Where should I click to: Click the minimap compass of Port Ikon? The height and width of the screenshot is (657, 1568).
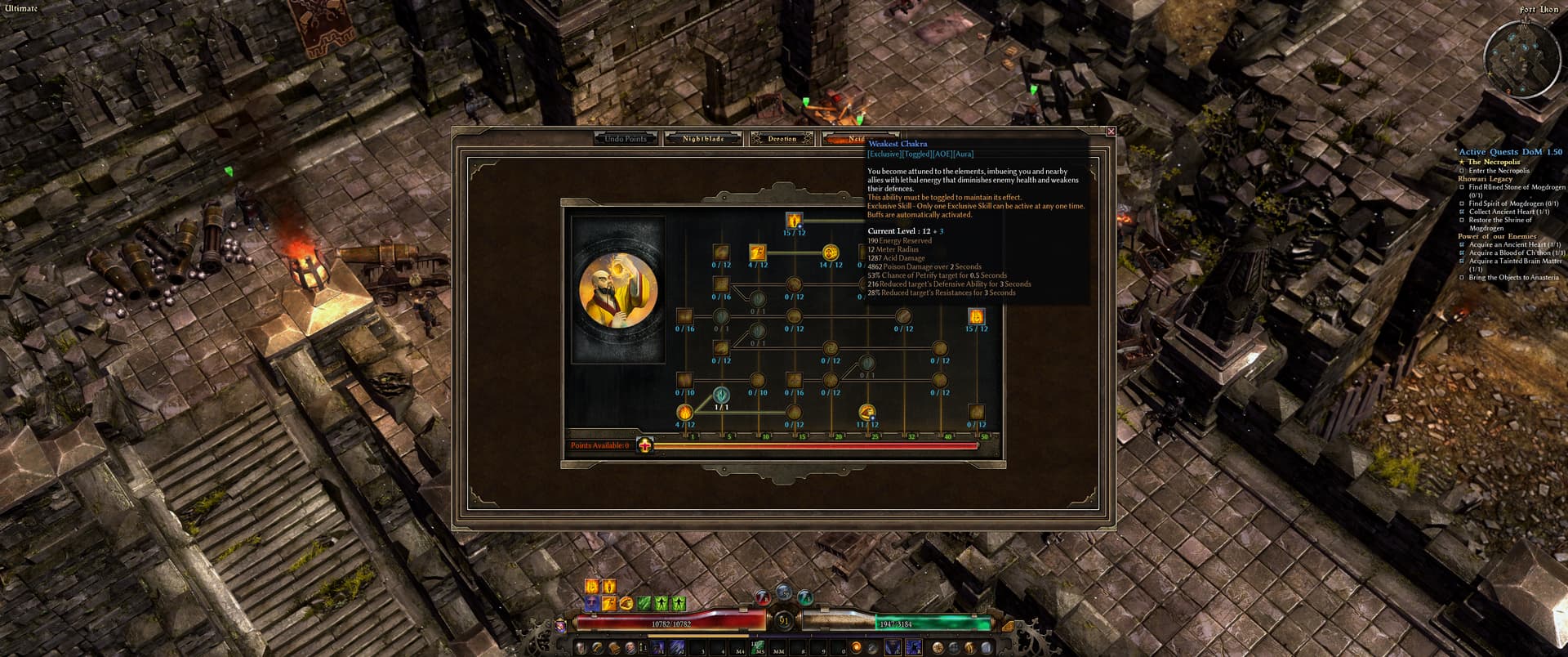click(x=1524, y=22)
